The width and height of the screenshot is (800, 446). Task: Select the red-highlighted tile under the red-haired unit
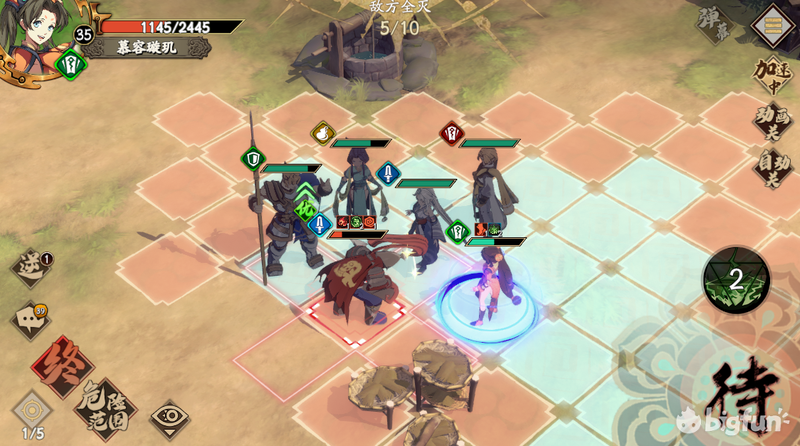point(354,318)
